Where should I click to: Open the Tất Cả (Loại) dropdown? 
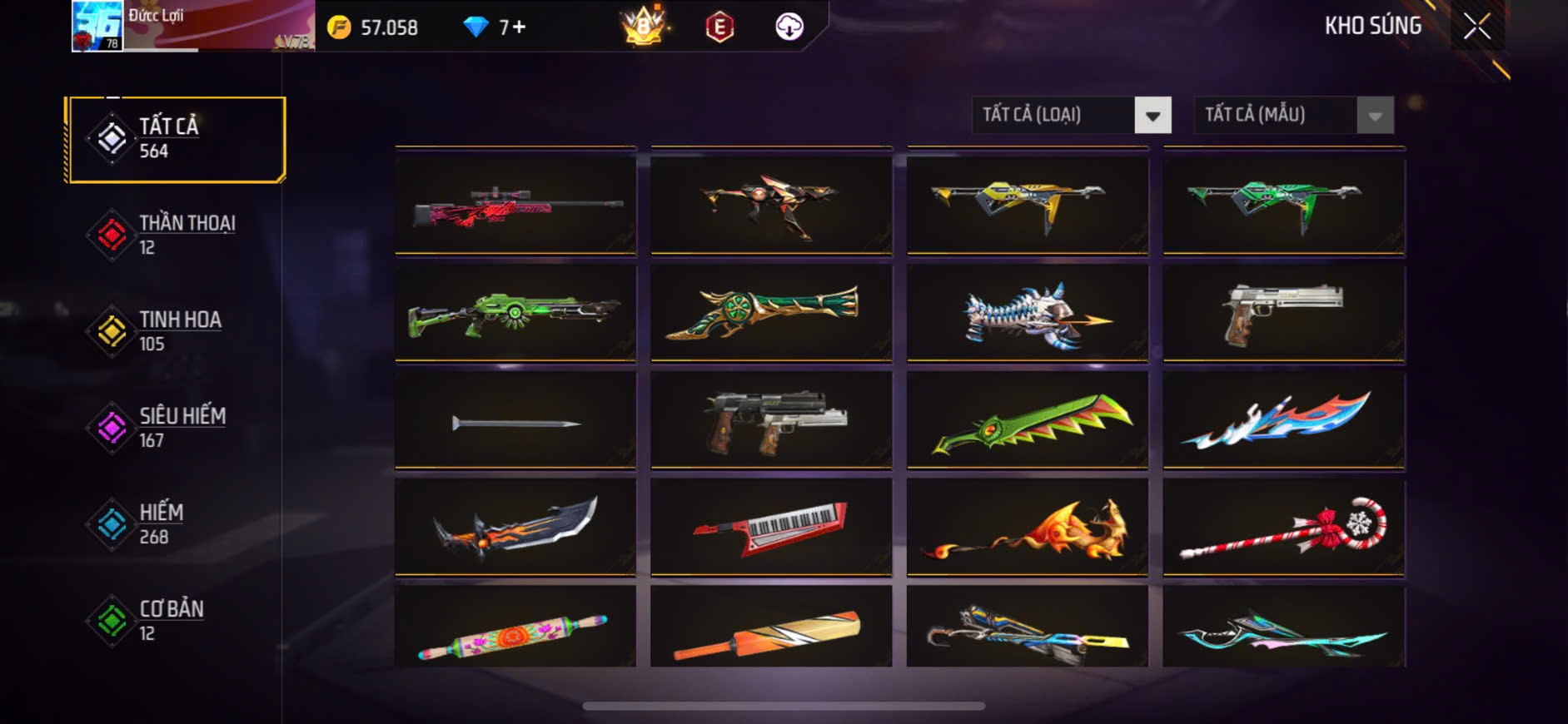pos(1071,115)
